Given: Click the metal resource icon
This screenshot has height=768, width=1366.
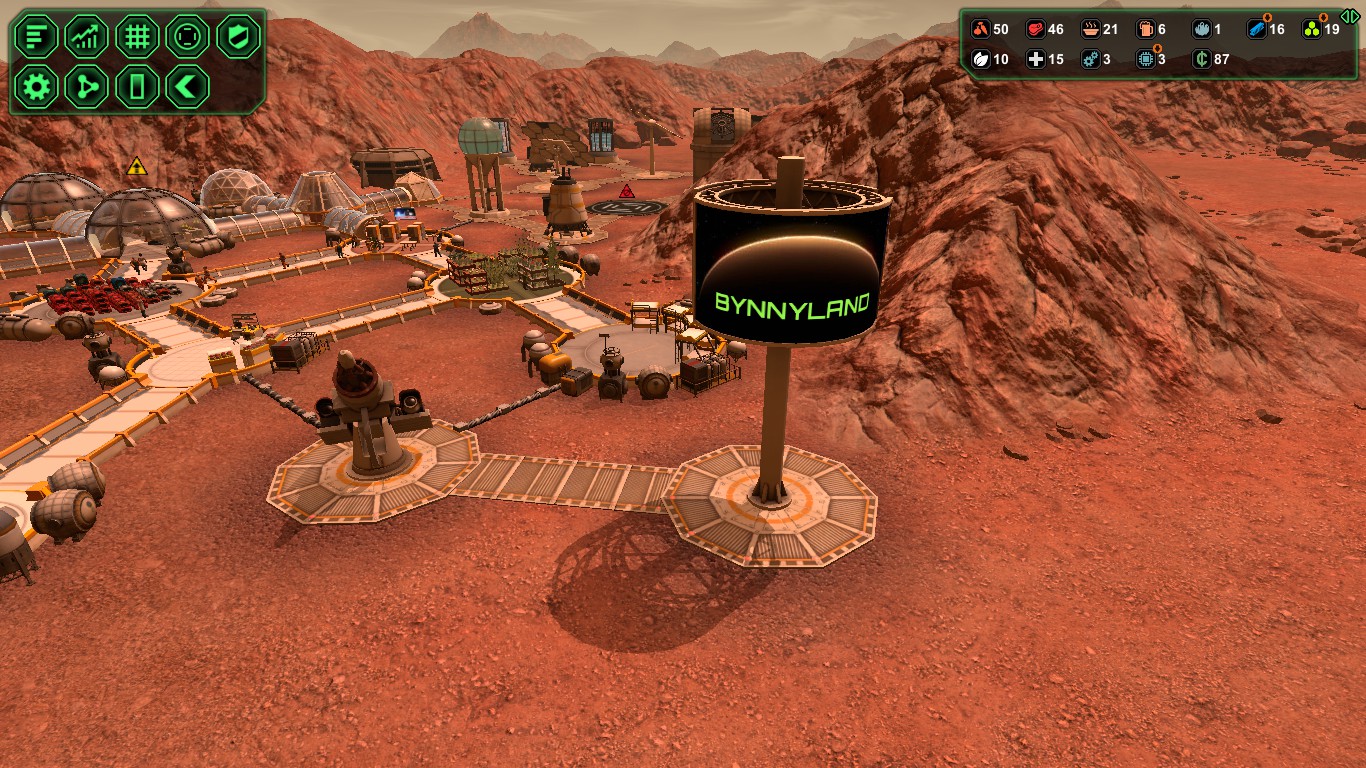Looking at the screenshot, I should [x=1255, y=29].
